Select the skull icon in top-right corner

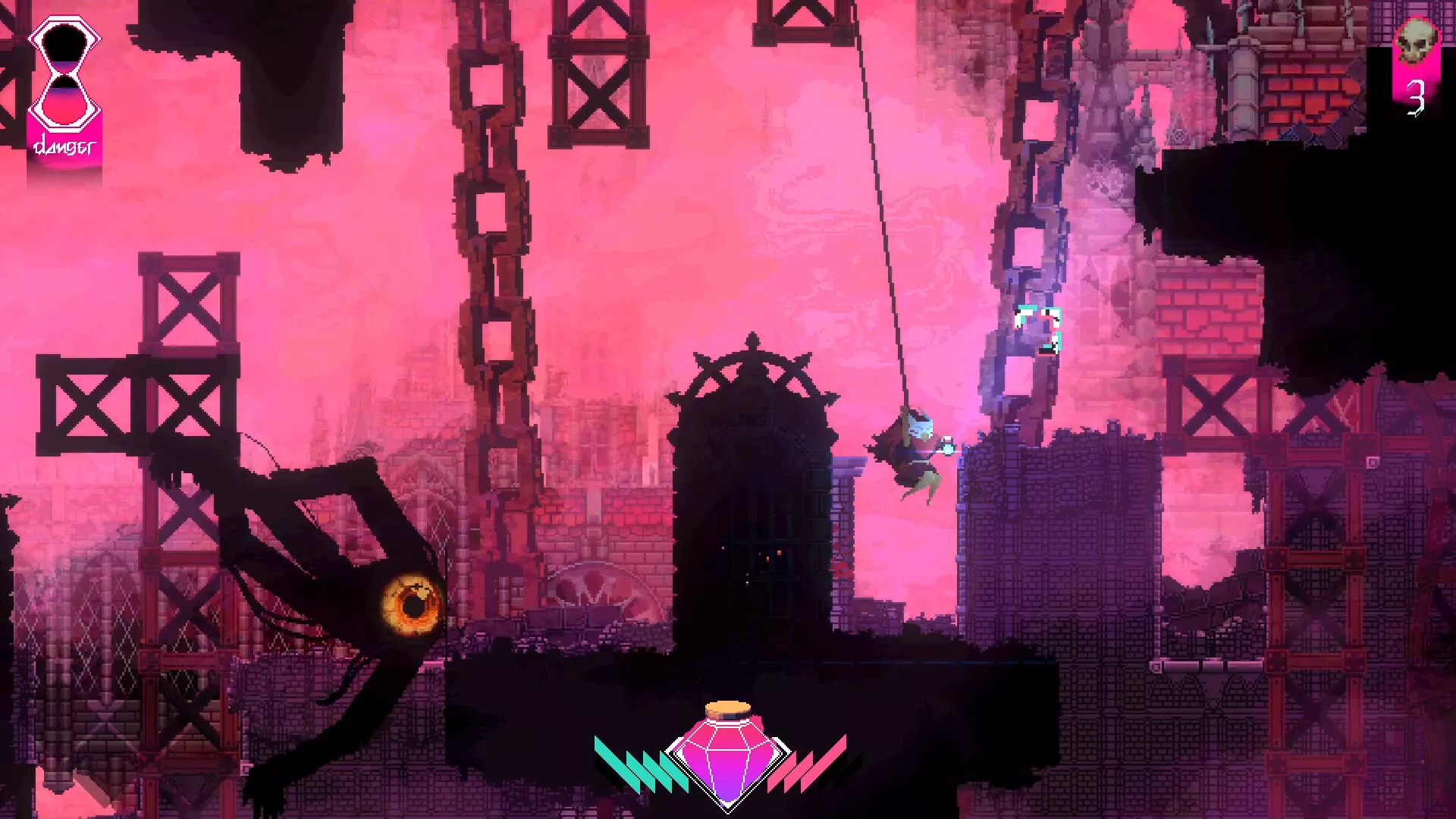[x=1417, y=38]
